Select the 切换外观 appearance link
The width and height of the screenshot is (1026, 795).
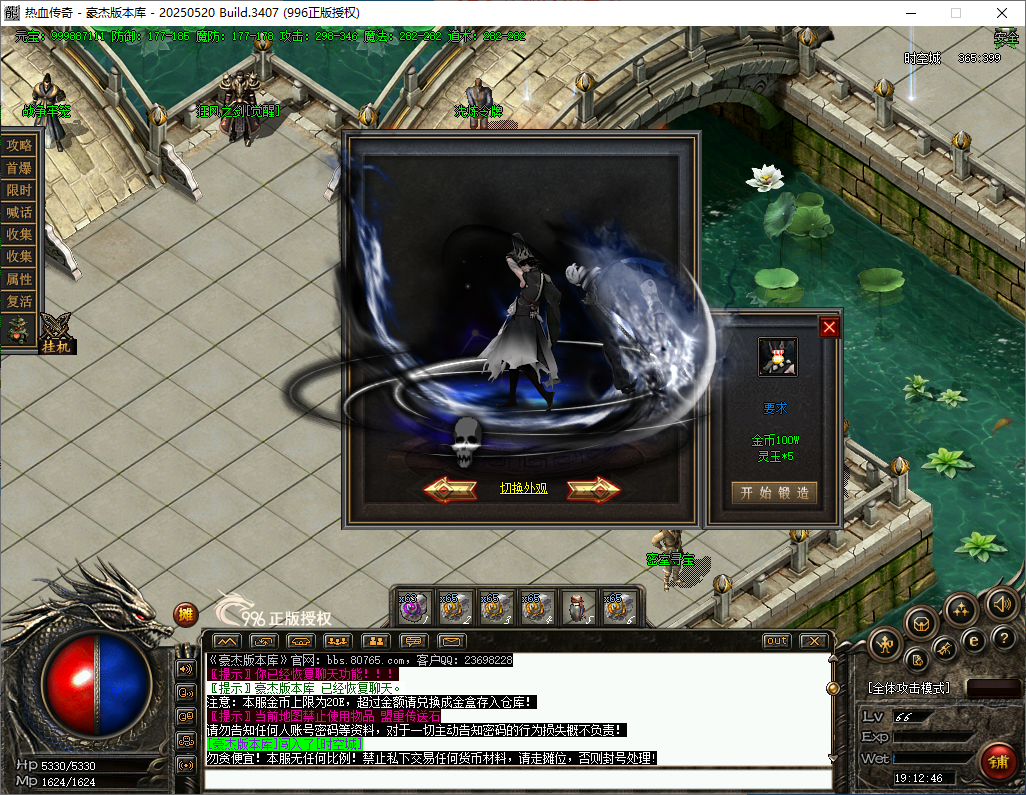click(524, 489)
